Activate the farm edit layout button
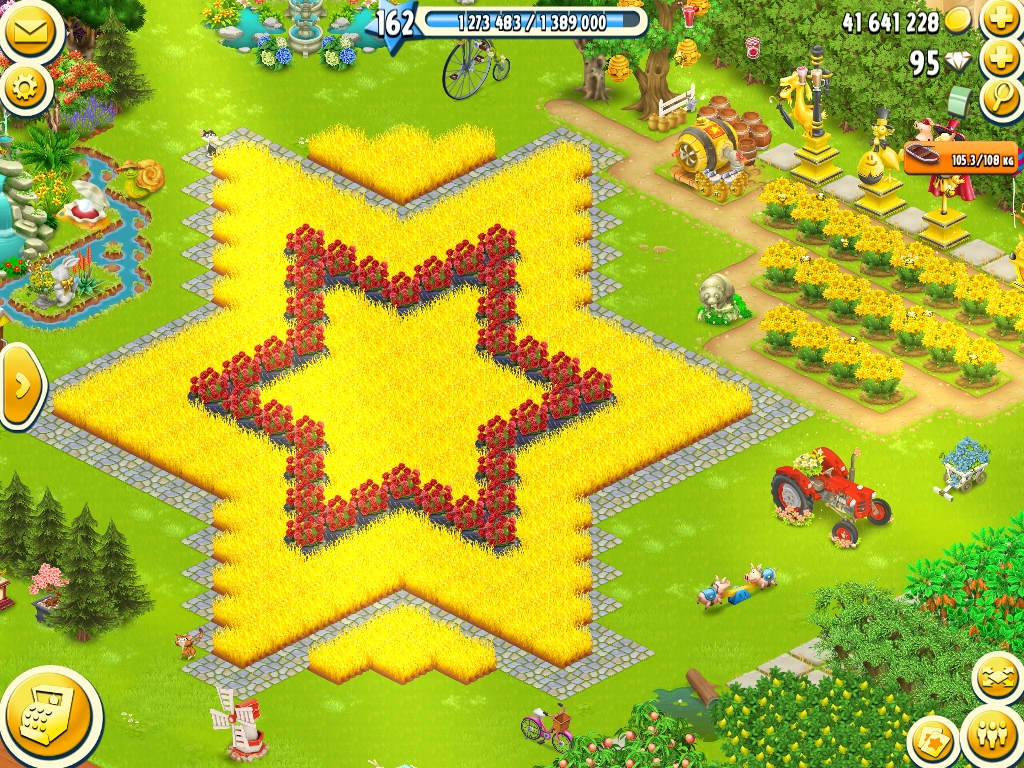The image size is (1024, 768). click(x=997, y=679)
